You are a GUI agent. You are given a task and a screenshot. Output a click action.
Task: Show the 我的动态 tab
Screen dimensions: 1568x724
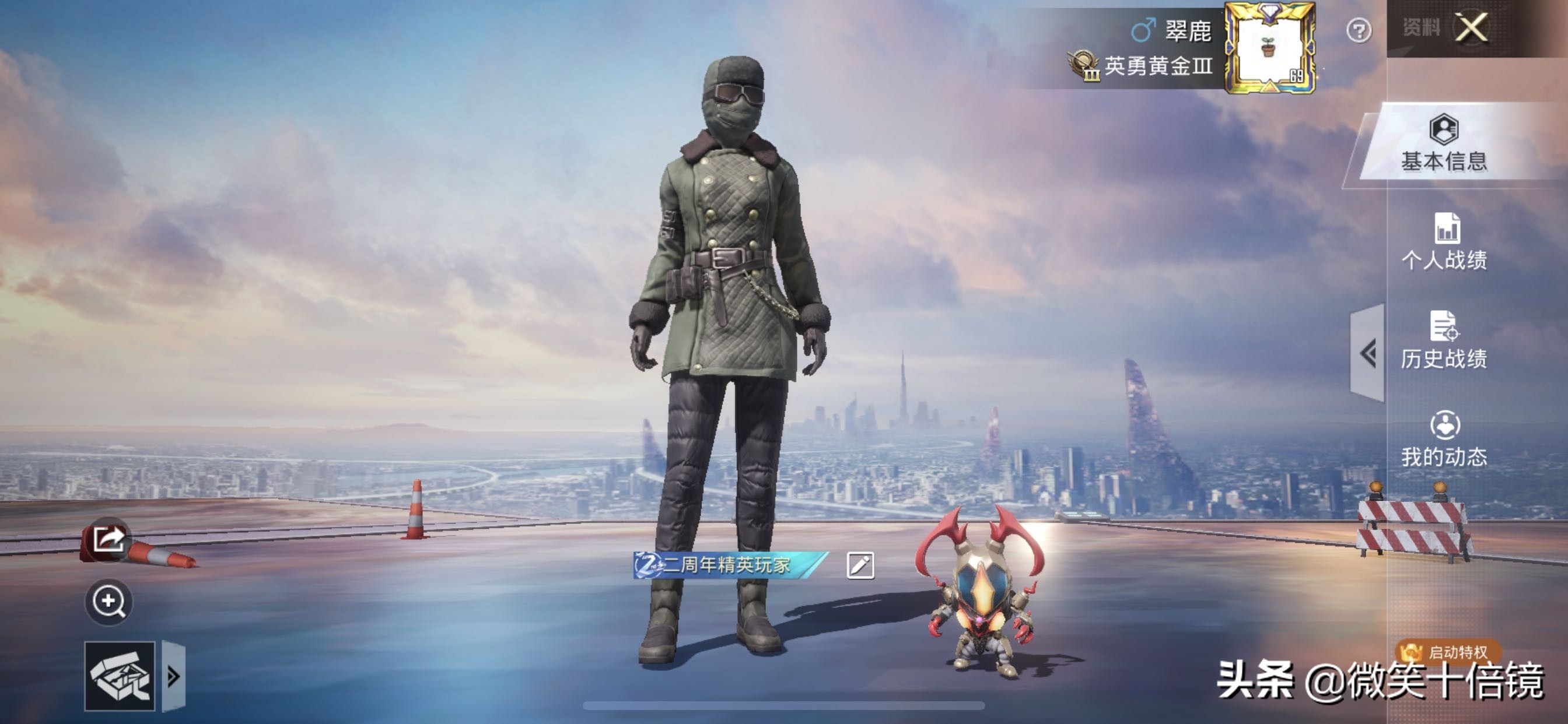1444,440
